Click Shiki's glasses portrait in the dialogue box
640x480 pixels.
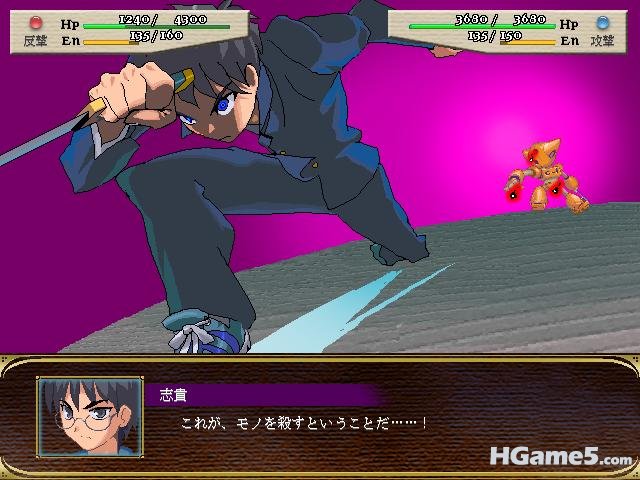tap(89, 417)
